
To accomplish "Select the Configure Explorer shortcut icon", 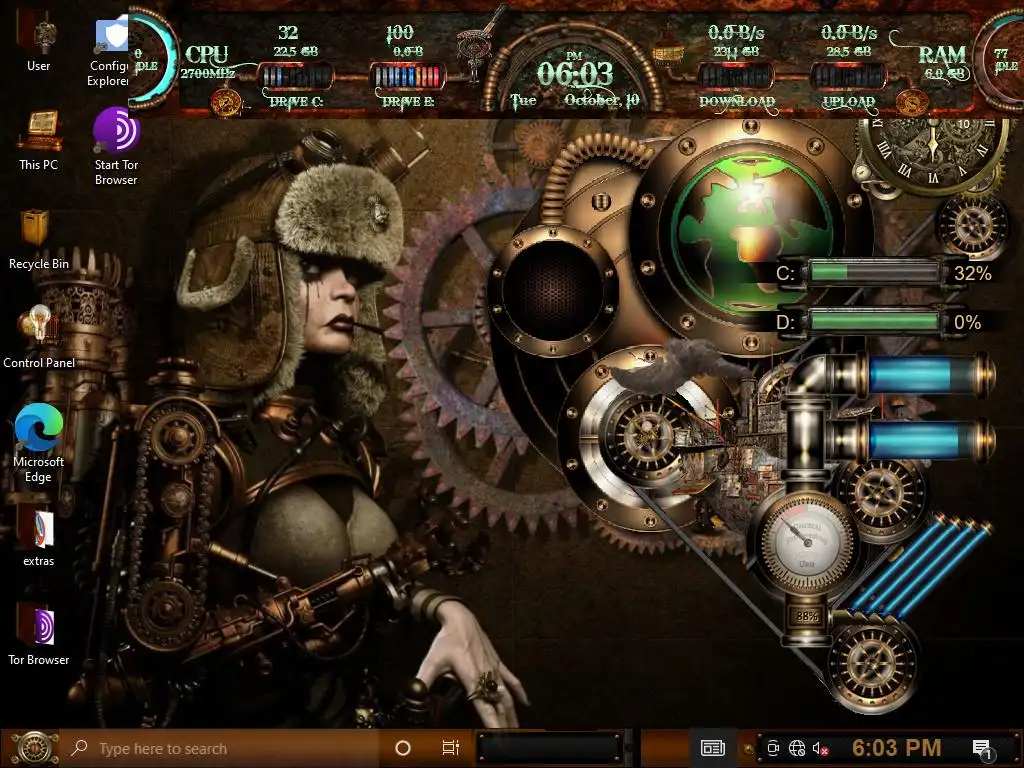I will 112,35.
